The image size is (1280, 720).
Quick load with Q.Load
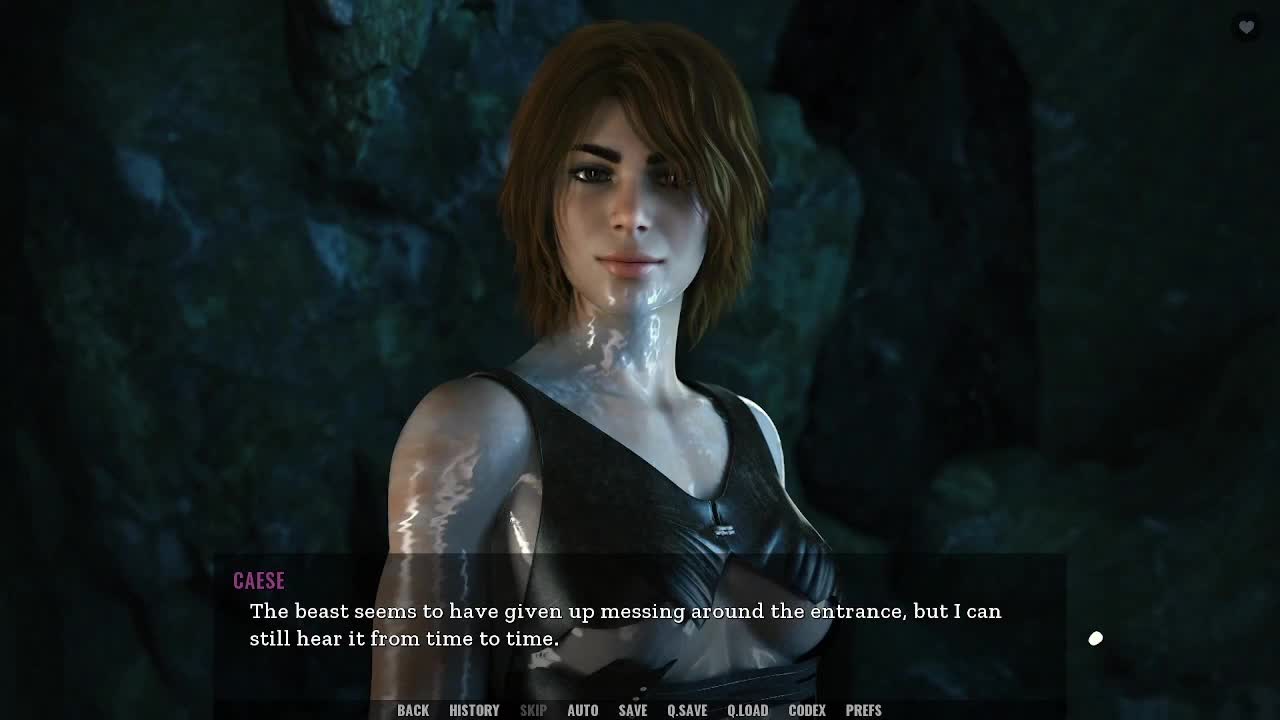click(x=747, y=710)
